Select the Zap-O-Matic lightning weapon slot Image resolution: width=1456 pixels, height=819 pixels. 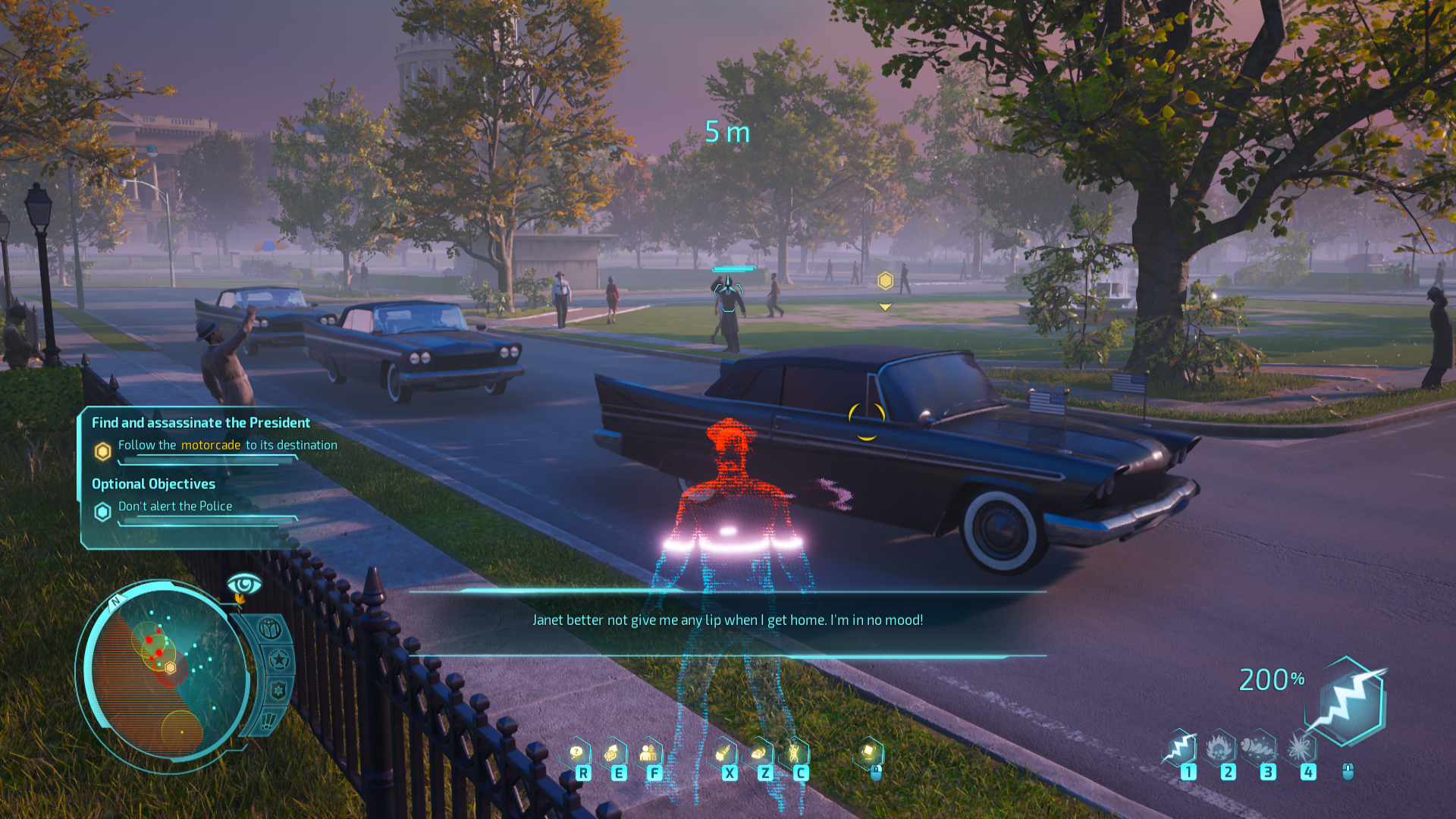click(1181, 748)
